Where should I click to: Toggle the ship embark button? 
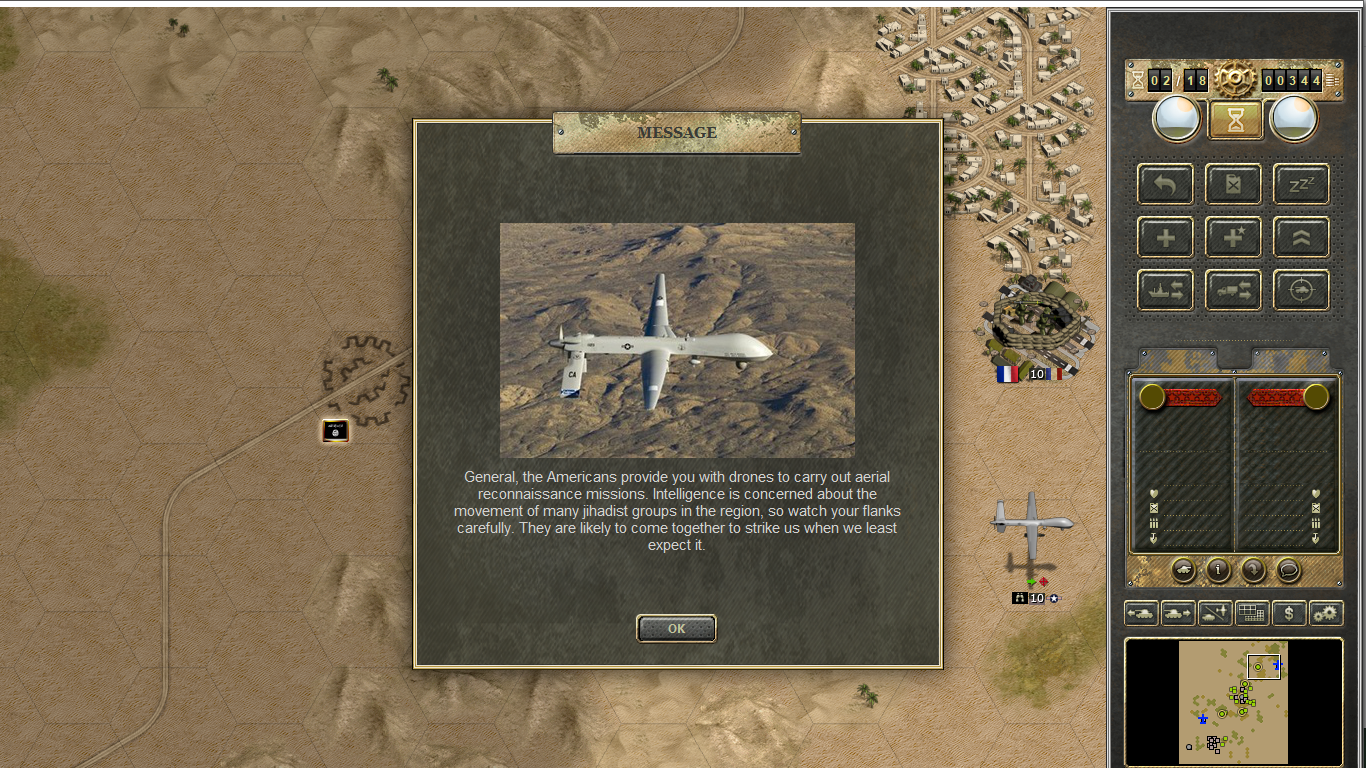click(x=1165, y=290)
